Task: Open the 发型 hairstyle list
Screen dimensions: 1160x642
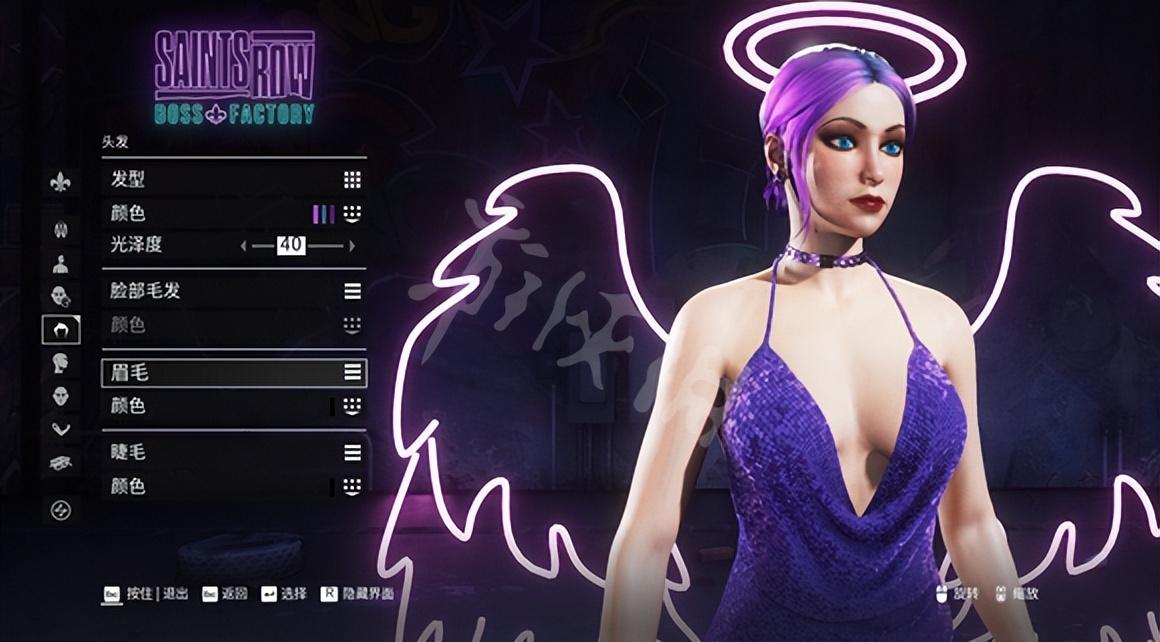Action: click(234, 180)
